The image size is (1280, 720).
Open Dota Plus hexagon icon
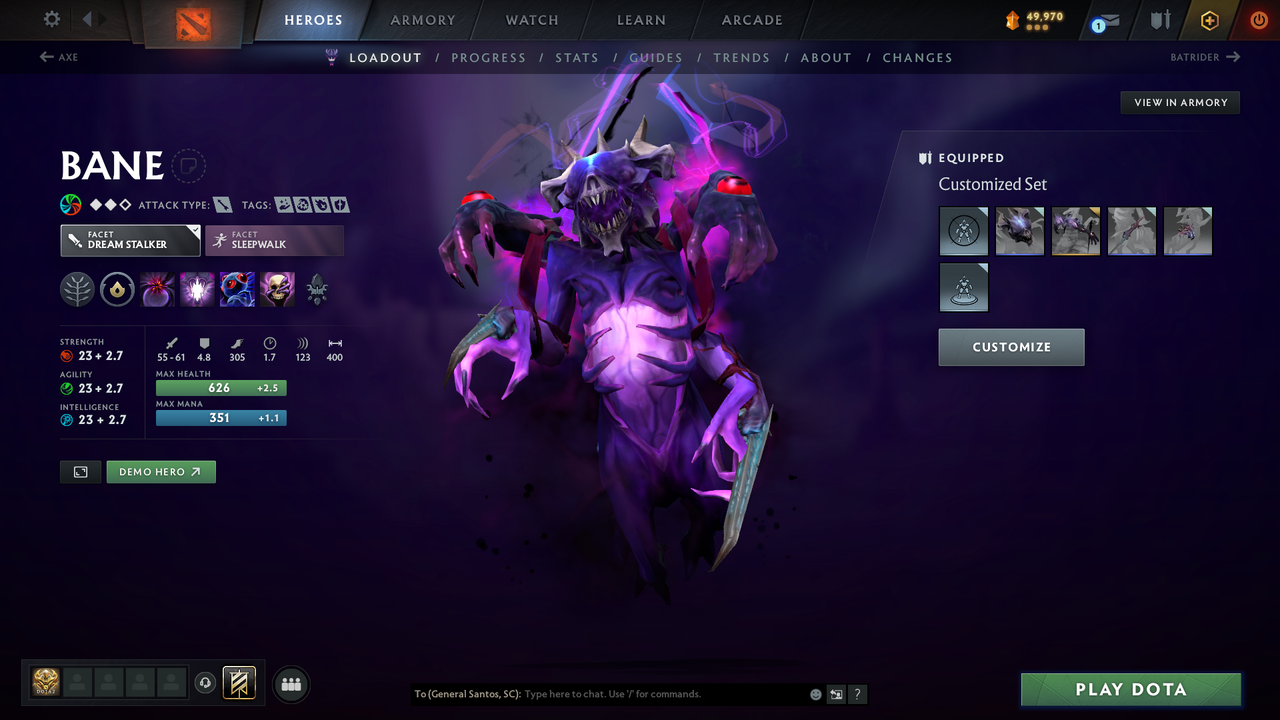coord(1210,20)
